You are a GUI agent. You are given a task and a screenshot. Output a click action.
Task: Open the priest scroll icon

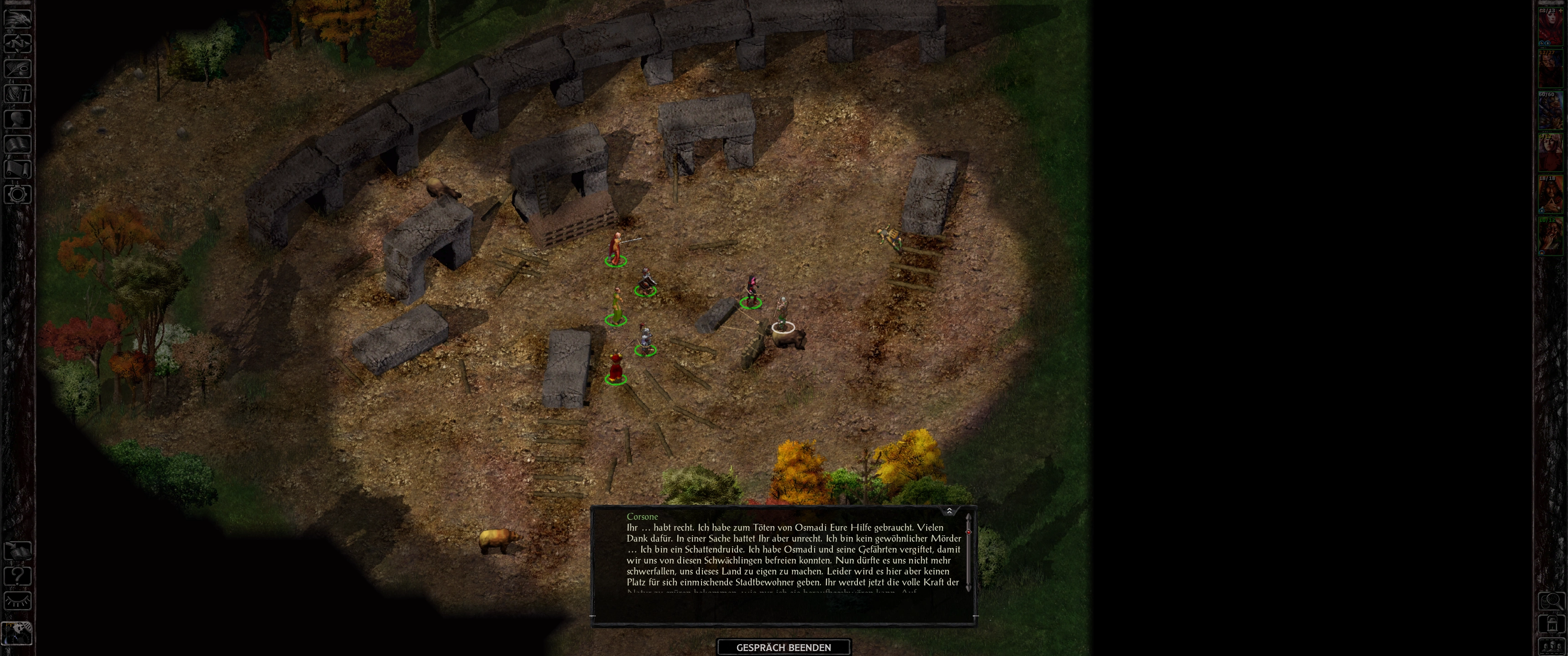click(18, 169)
